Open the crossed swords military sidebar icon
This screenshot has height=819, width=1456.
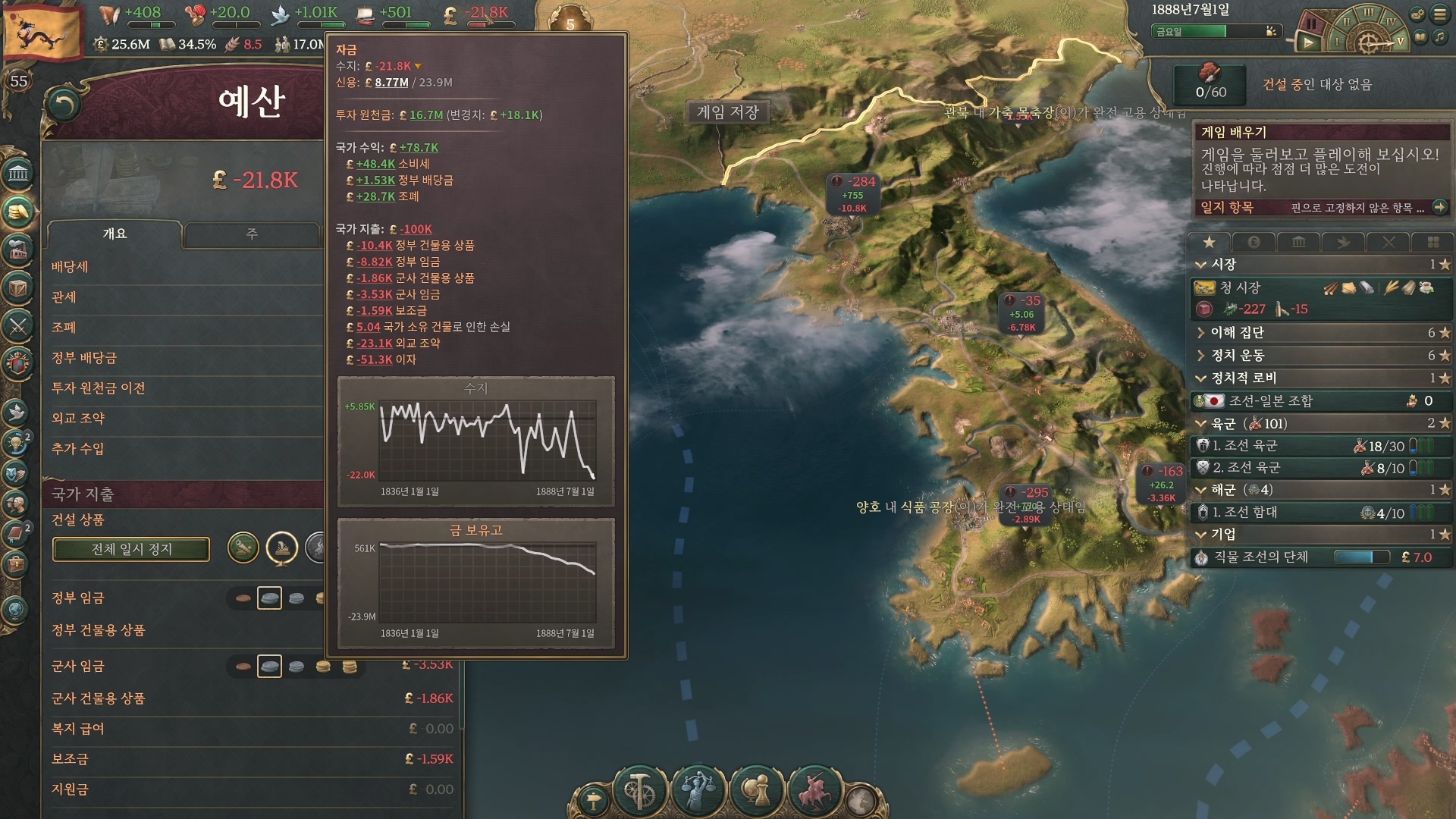(x=18, y=327)
